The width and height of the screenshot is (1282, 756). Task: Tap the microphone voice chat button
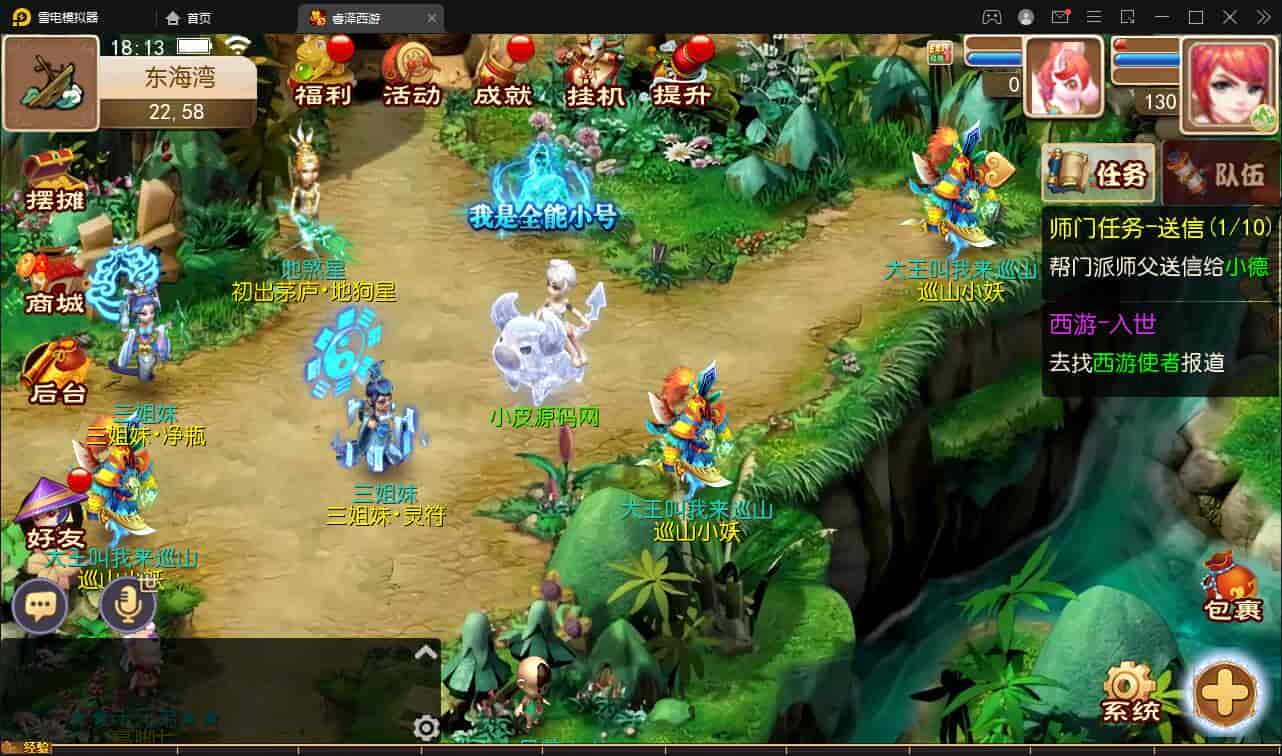pos(127,606)
